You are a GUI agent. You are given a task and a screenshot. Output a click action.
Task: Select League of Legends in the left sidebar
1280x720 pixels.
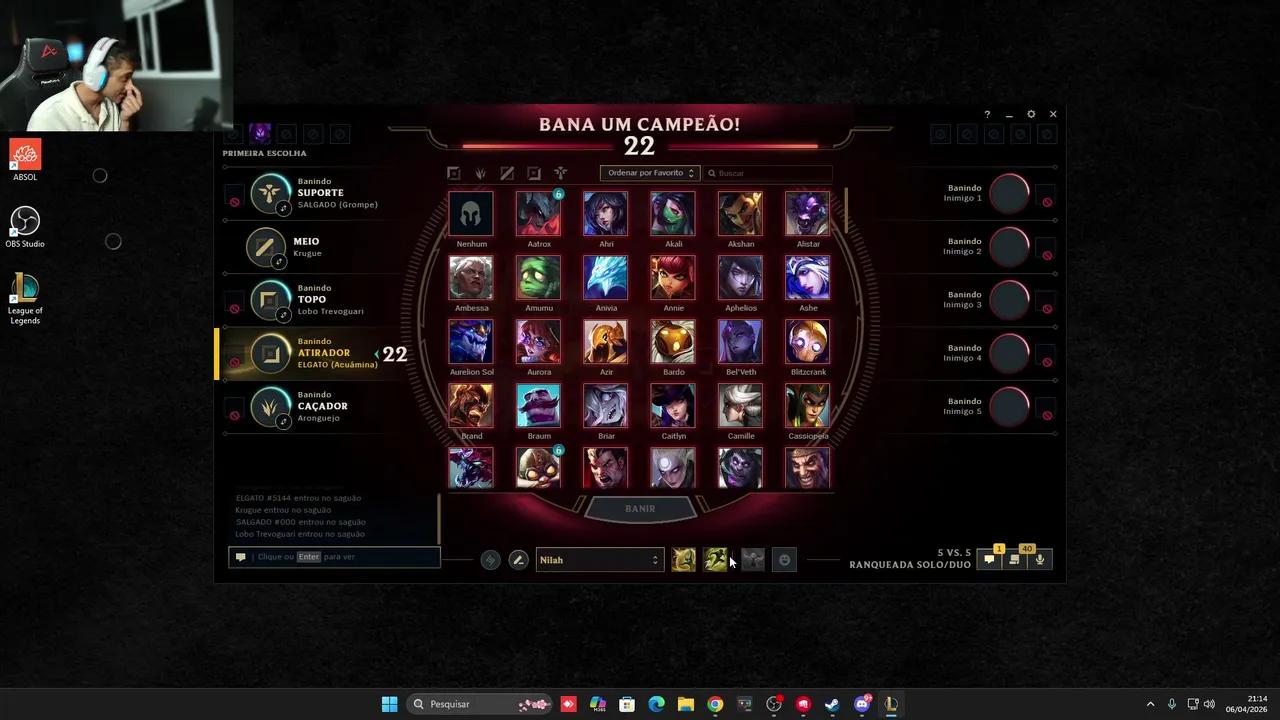pos(24,297)
